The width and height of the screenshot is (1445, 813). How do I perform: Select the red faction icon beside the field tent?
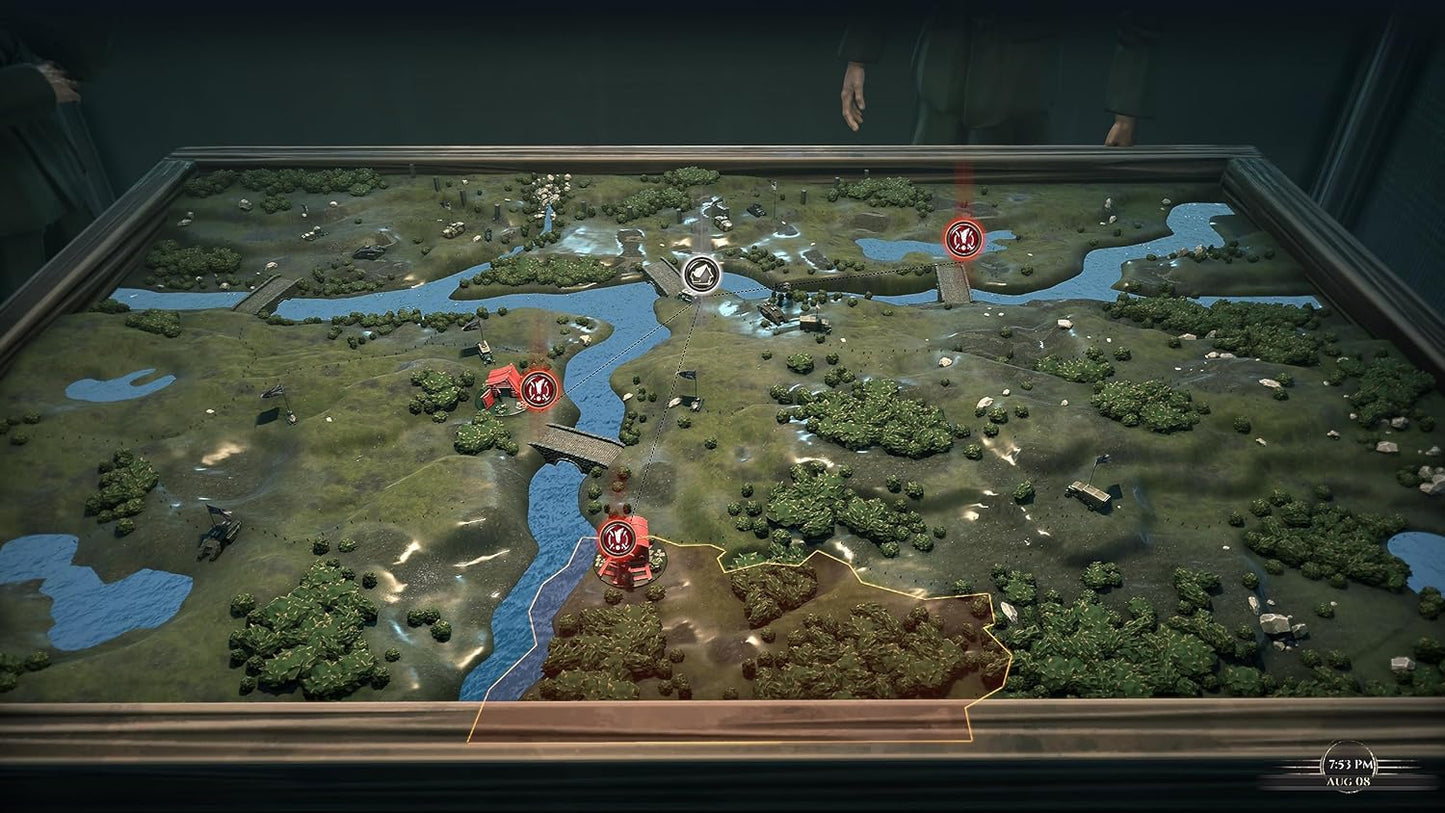[539, 392]
